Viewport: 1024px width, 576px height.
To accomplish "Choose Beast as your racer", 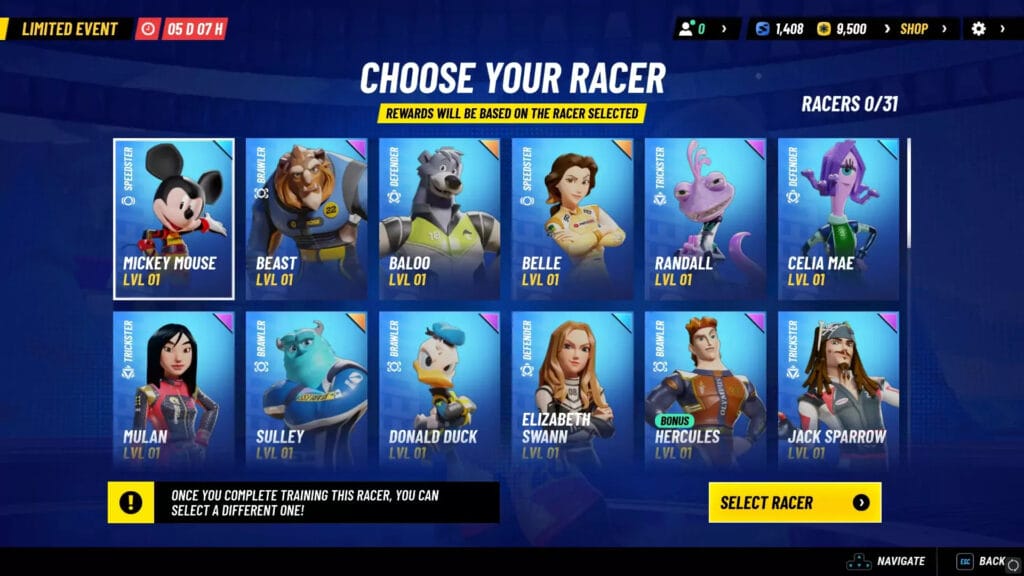I will click(x=306, y=219).
